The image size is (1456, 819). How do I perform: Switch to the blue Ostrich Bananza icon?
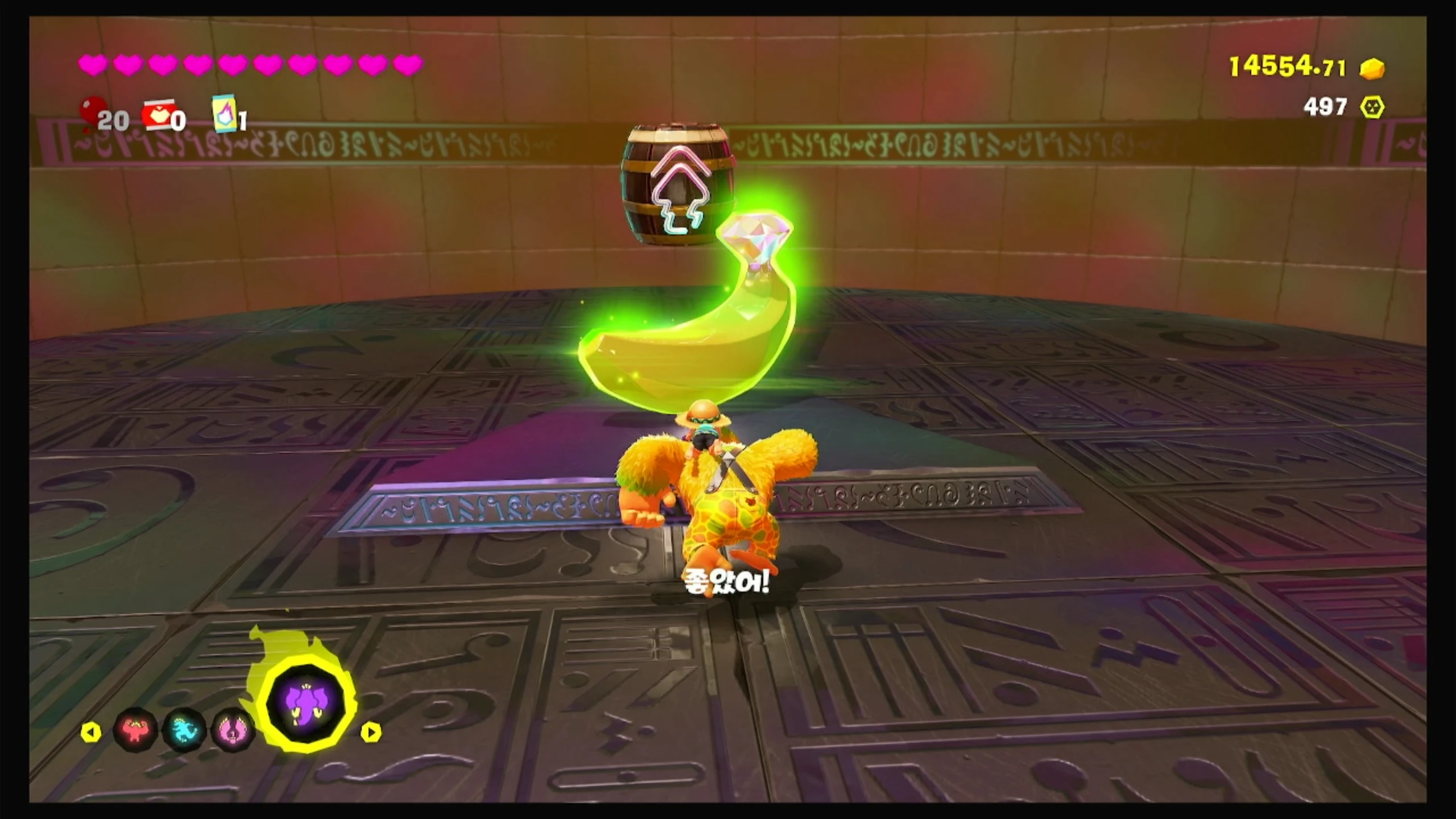point(184,730)
